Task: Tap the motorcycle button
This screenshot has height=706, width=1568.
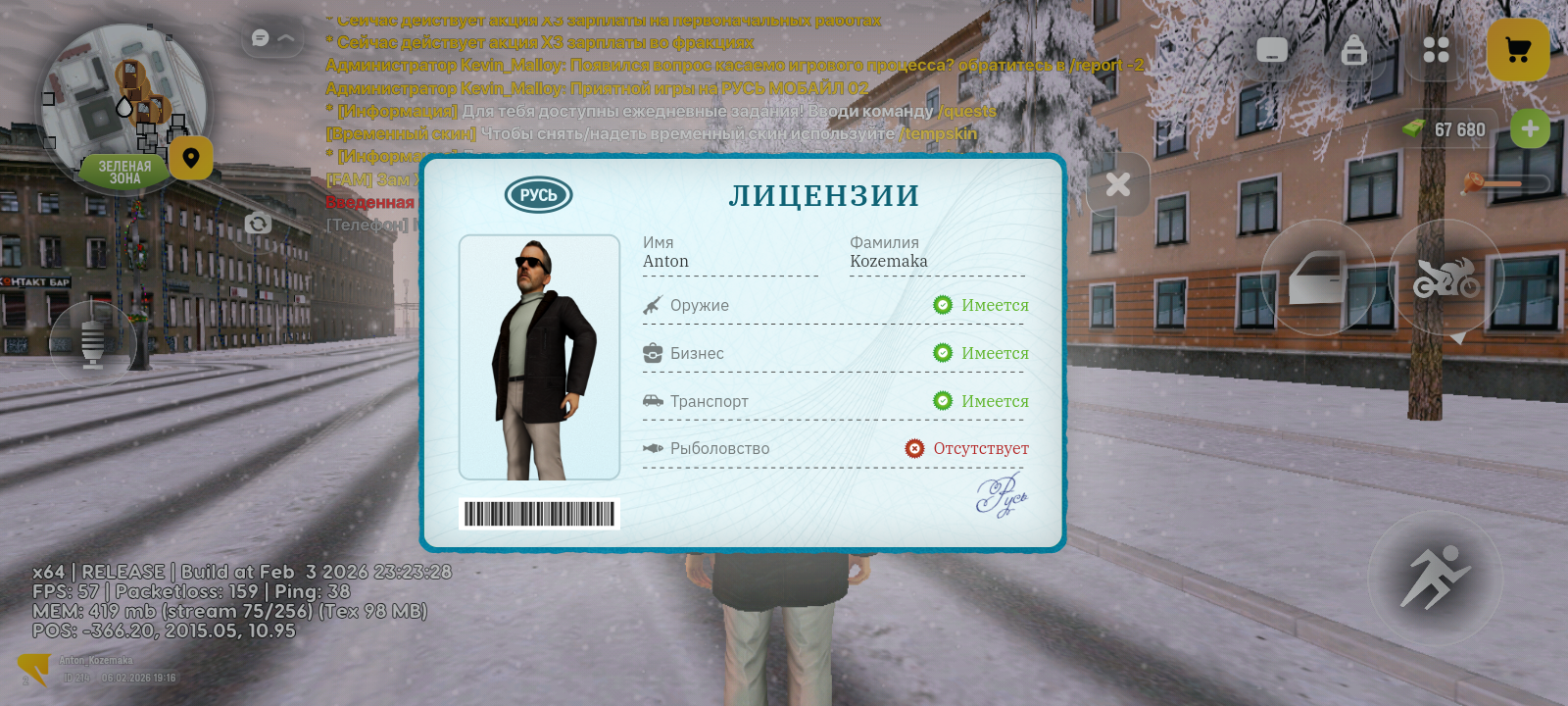Action: tap(1445, 277)
